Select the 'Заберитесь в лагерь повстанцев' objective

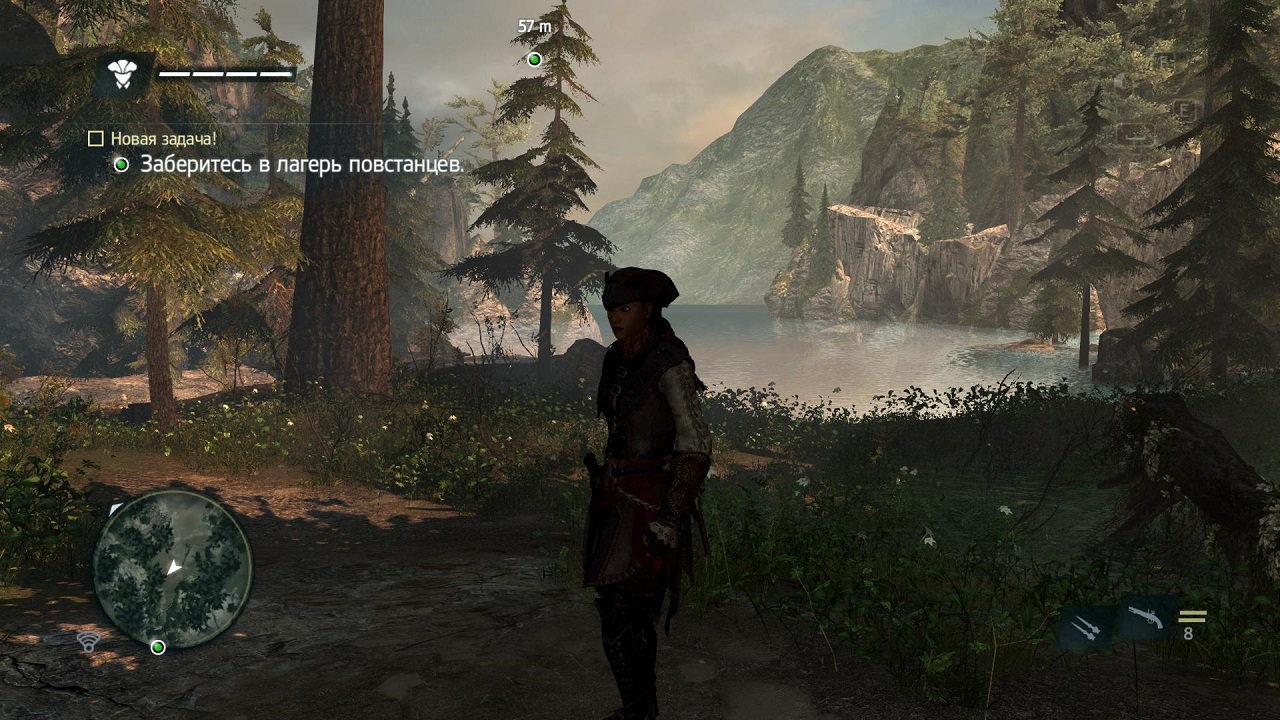(301, 164)
